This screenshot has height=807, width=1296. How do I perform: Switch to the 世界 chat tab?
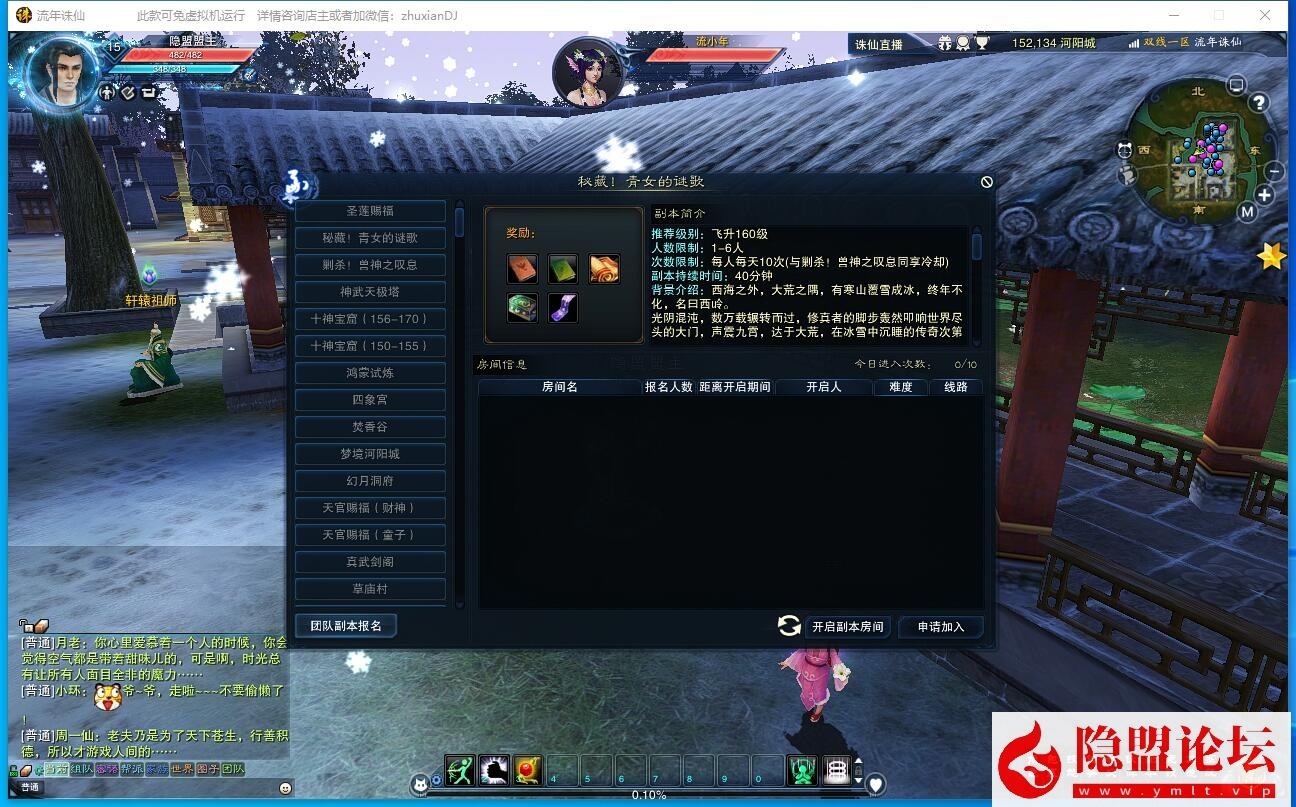pos(182,769)
